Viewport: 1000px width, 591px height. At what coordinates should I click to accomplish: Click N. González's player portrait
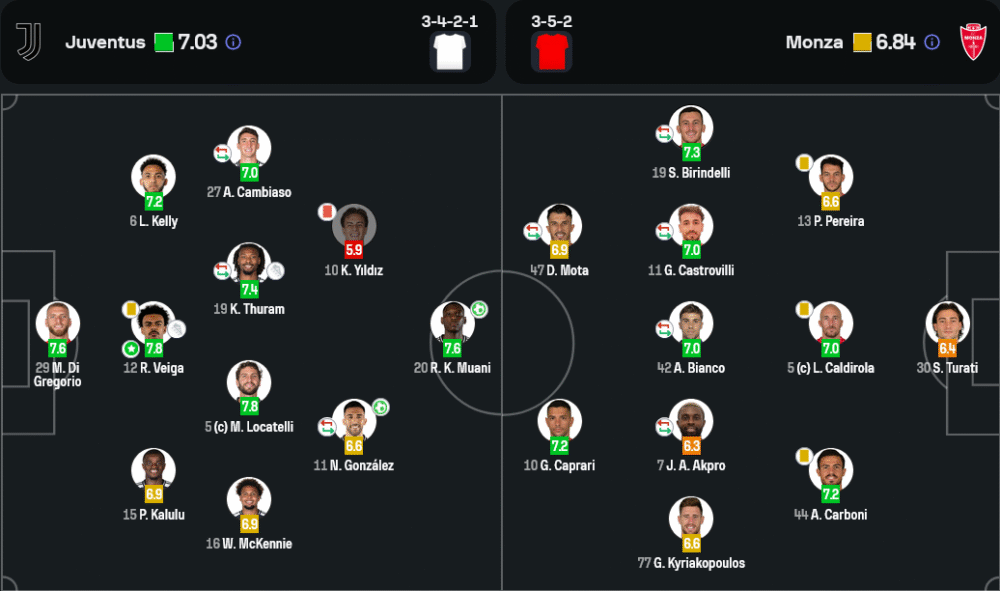(x=354, y=420)
